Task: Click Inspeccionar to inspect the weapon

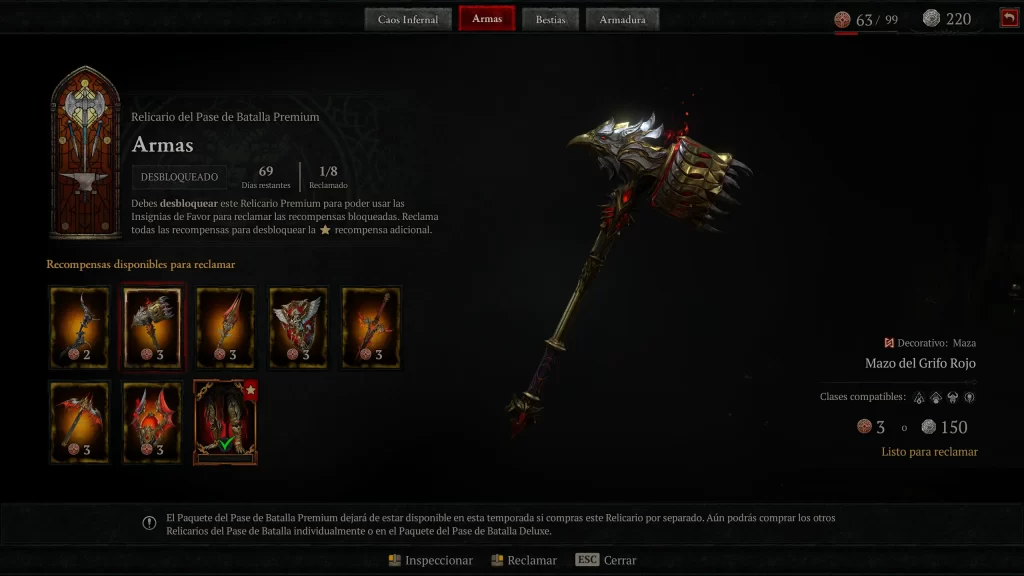Action: pos(431,560)
